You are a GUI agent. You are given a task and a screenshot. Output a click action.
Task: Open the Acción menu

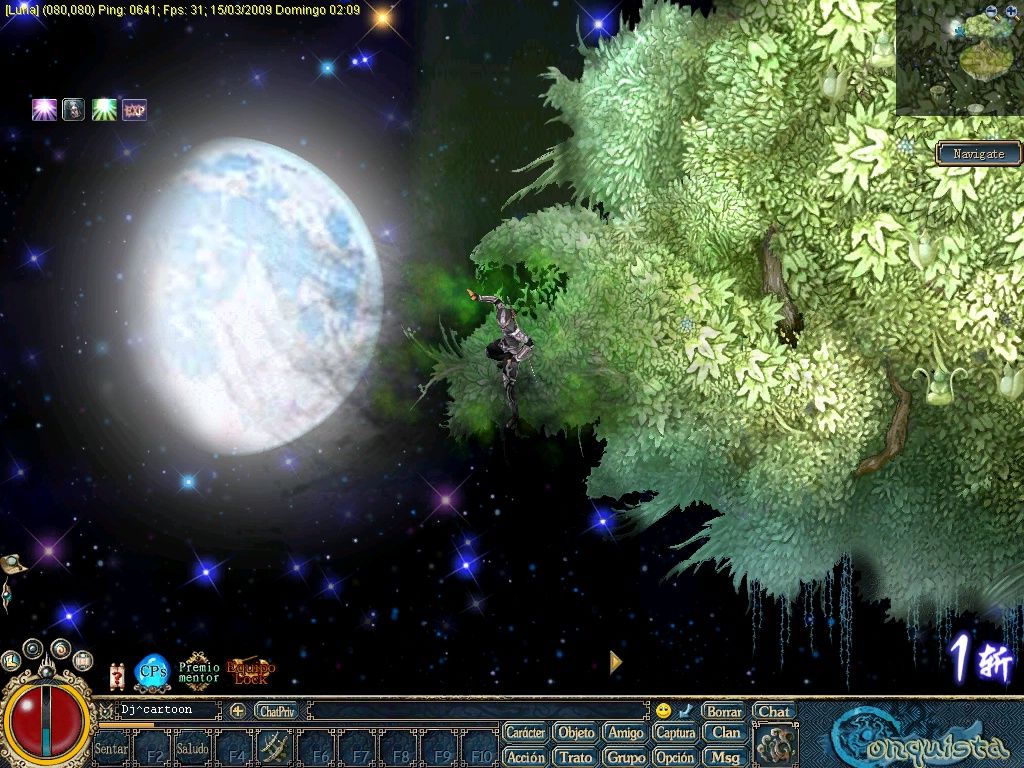525,757
